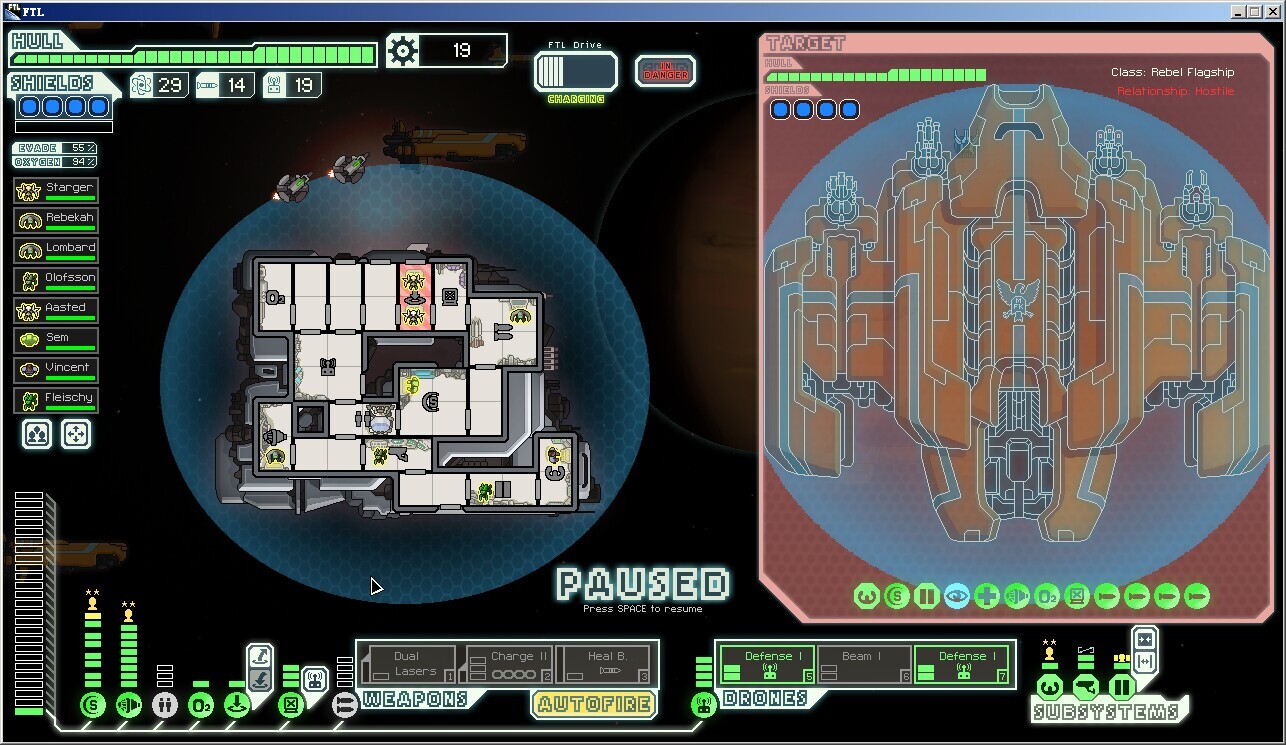Select crew member Rebekah from the crew list
Screen dimensions: 1286x745
56,219
